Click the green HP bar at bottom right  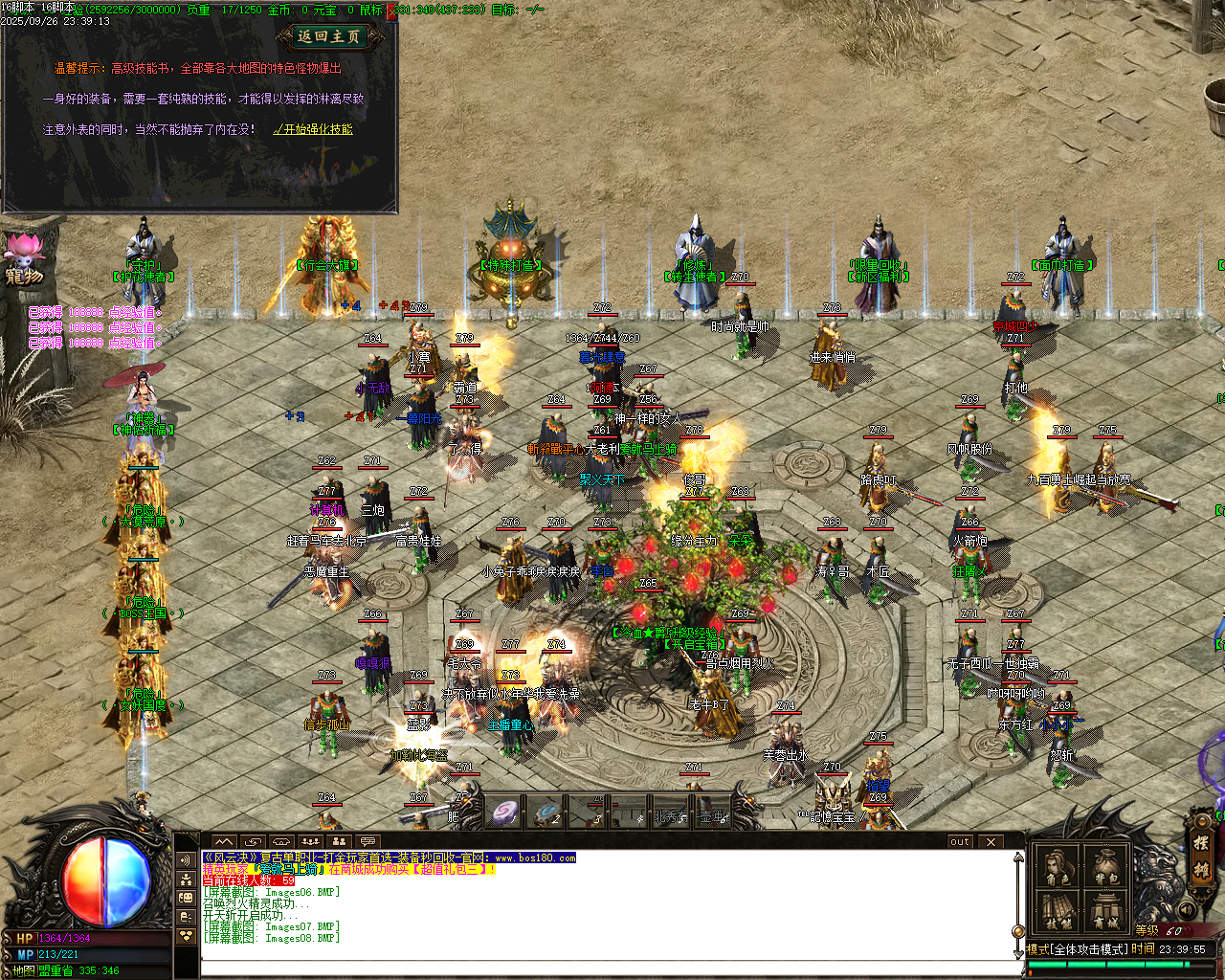pyautogui.click(x=1101, y=964)
